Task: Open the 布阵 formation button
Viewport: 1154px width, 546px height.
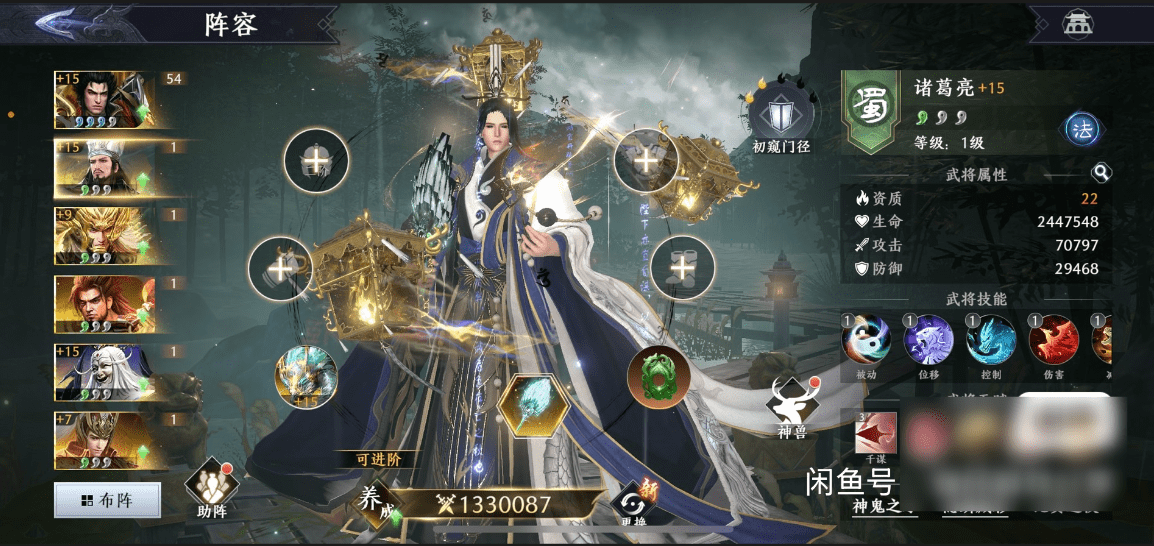Action: (x=107, y=500)
